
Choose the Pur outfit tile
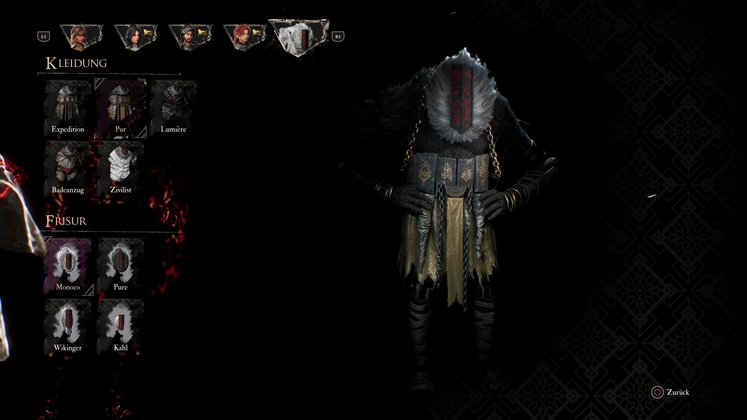(x=121, y=106)
